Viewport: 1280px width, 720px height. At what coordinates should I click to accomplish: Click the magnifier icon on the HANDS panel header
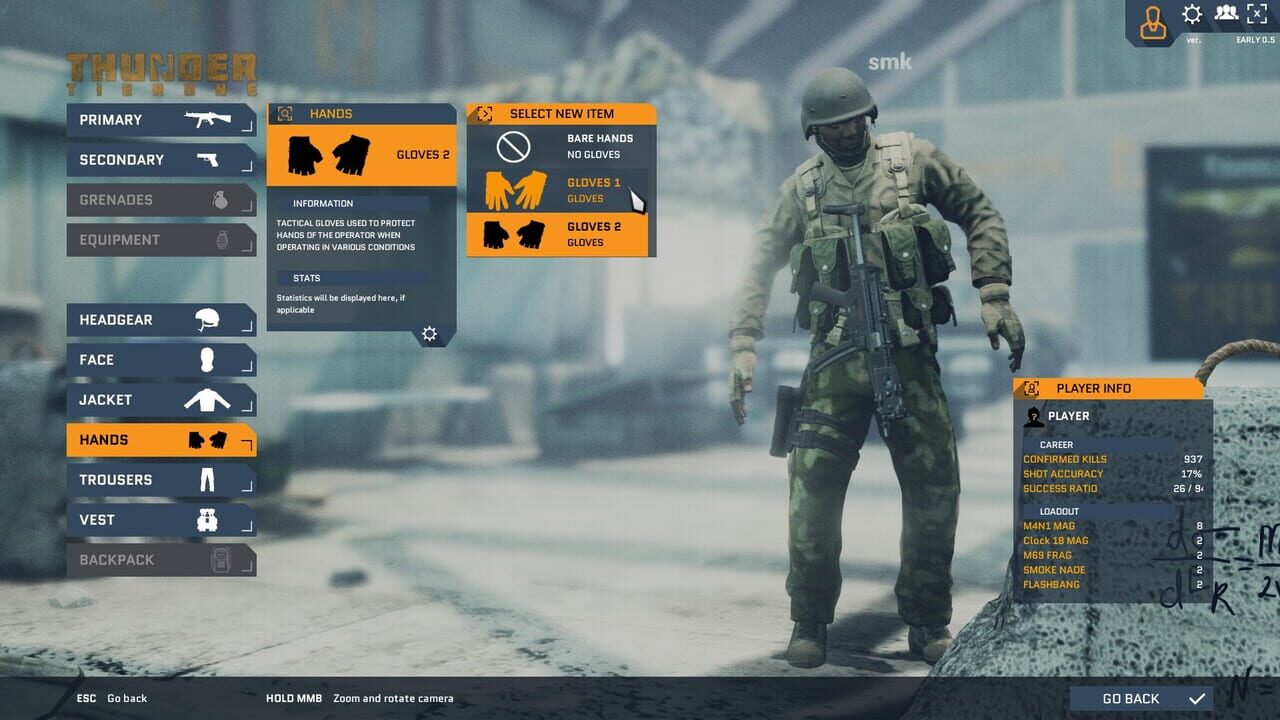point(283,113)
